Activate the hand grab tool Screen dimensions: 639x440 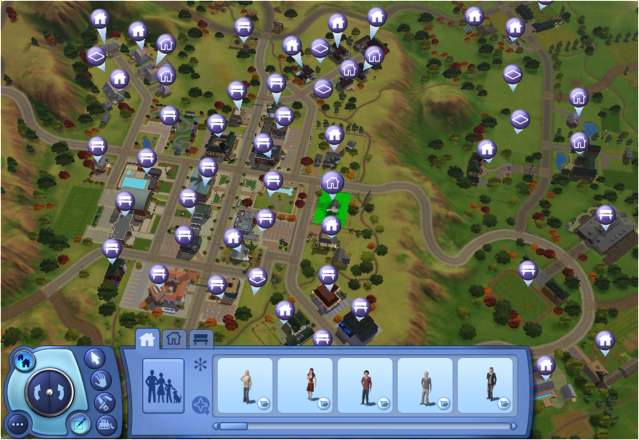point(101,380)
